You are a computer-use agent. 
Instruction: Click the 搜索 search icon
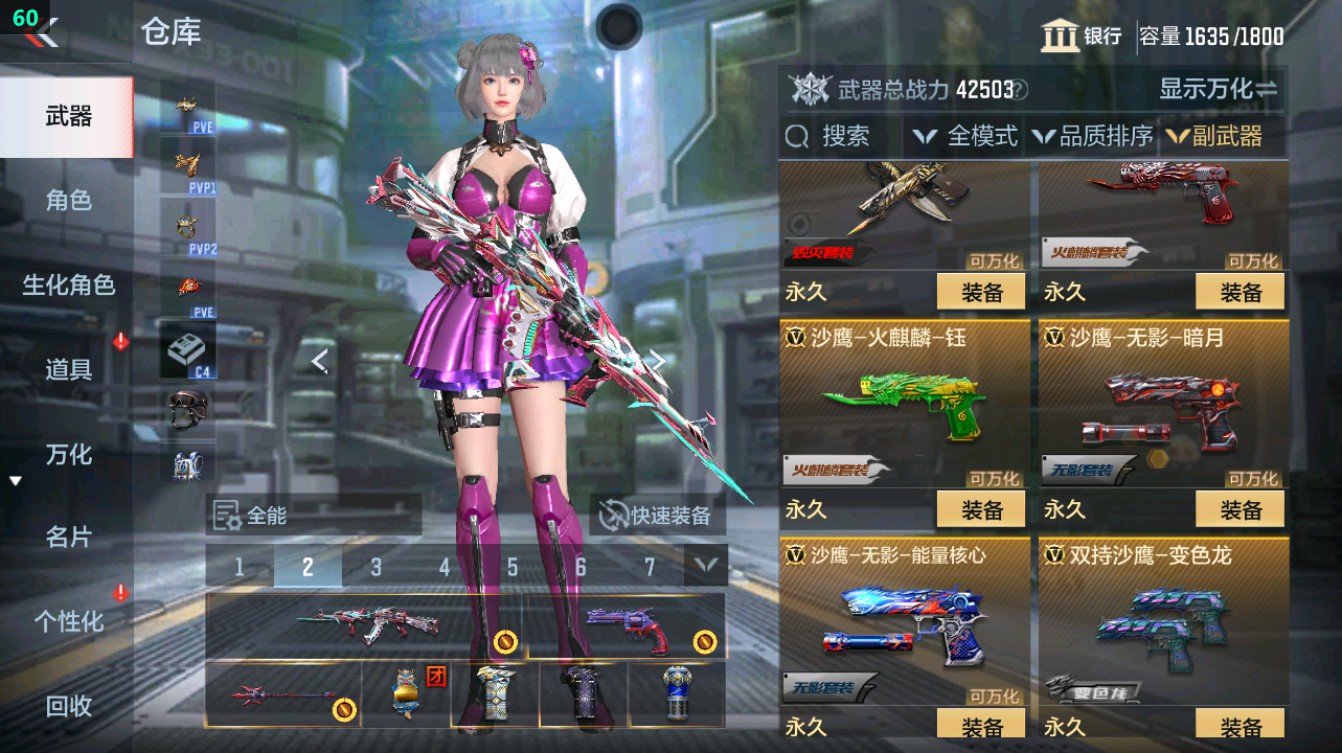[798, 136]
